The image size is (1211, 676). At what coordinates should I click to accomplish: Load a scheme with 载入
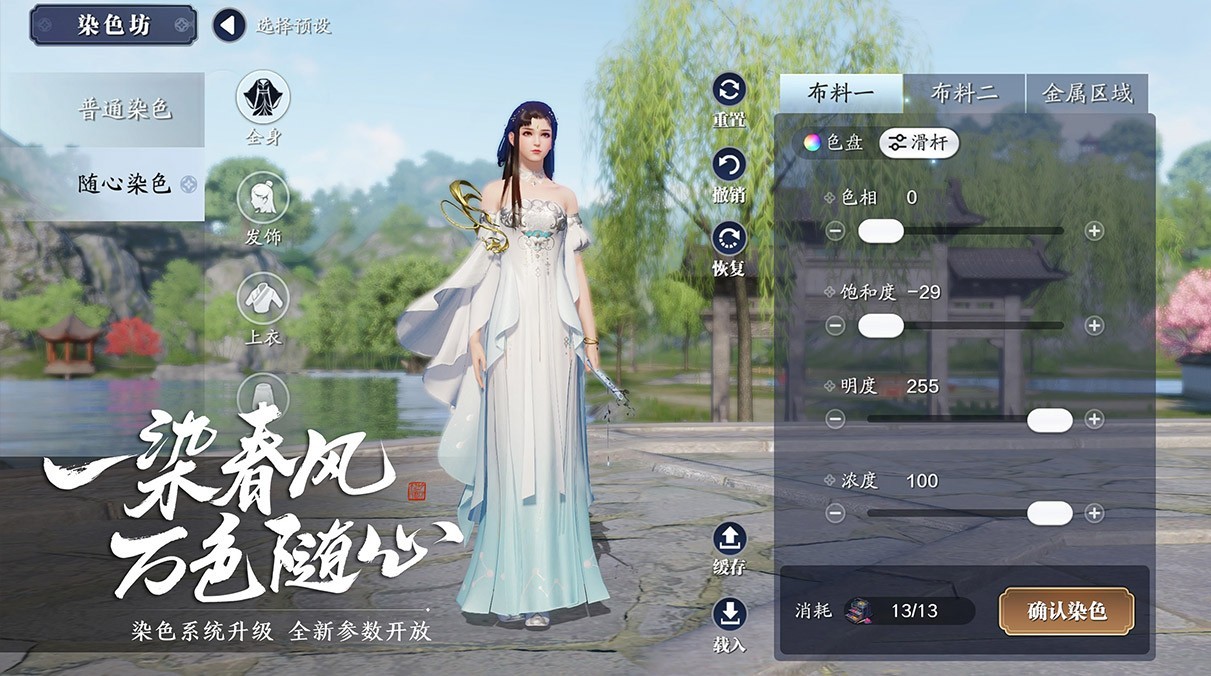pos(729,614)
